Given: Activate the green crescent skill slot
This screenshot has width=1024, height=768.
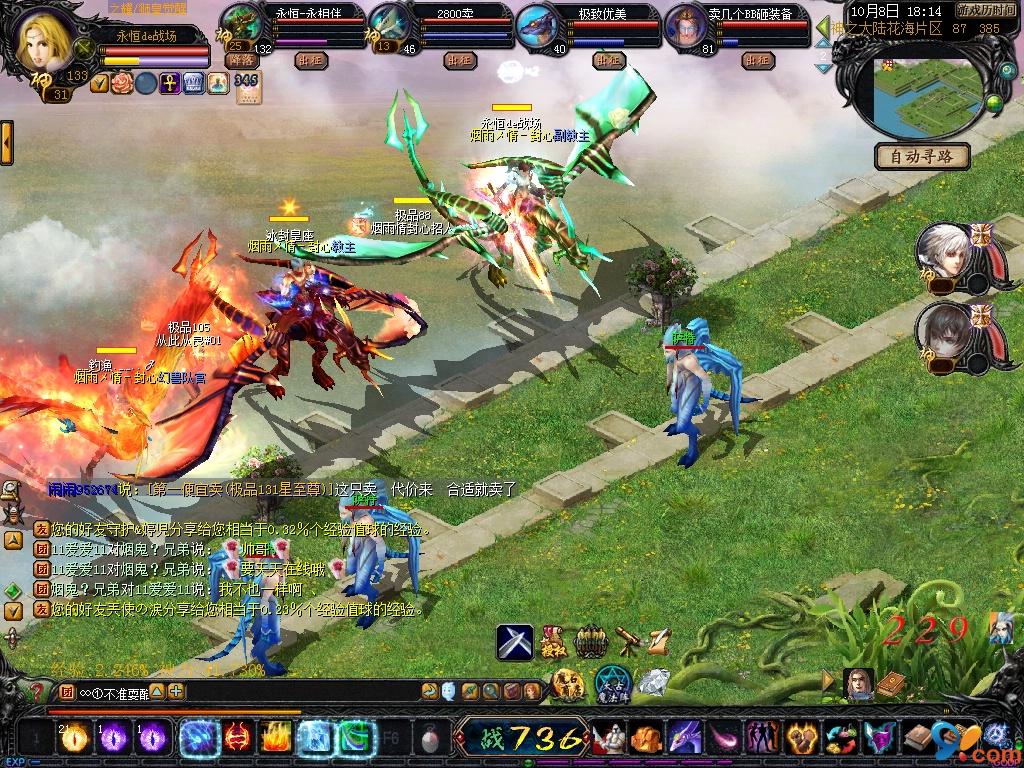Looking at the screenshot, I should click(x=354, y=738).
